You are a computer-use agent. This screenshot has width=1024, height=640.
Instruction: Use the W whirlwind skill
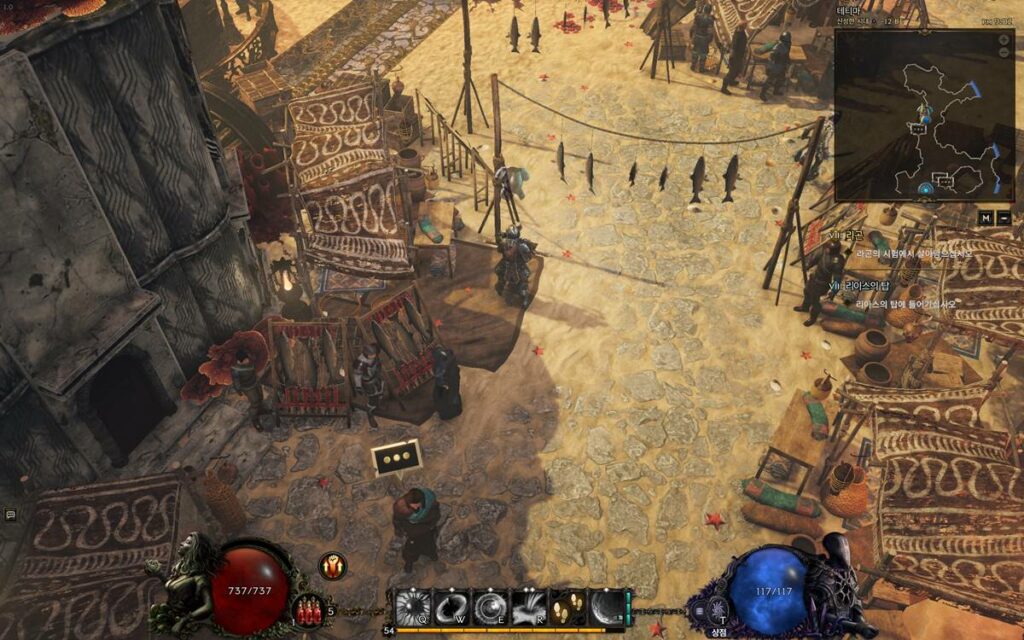pos(451,606)
